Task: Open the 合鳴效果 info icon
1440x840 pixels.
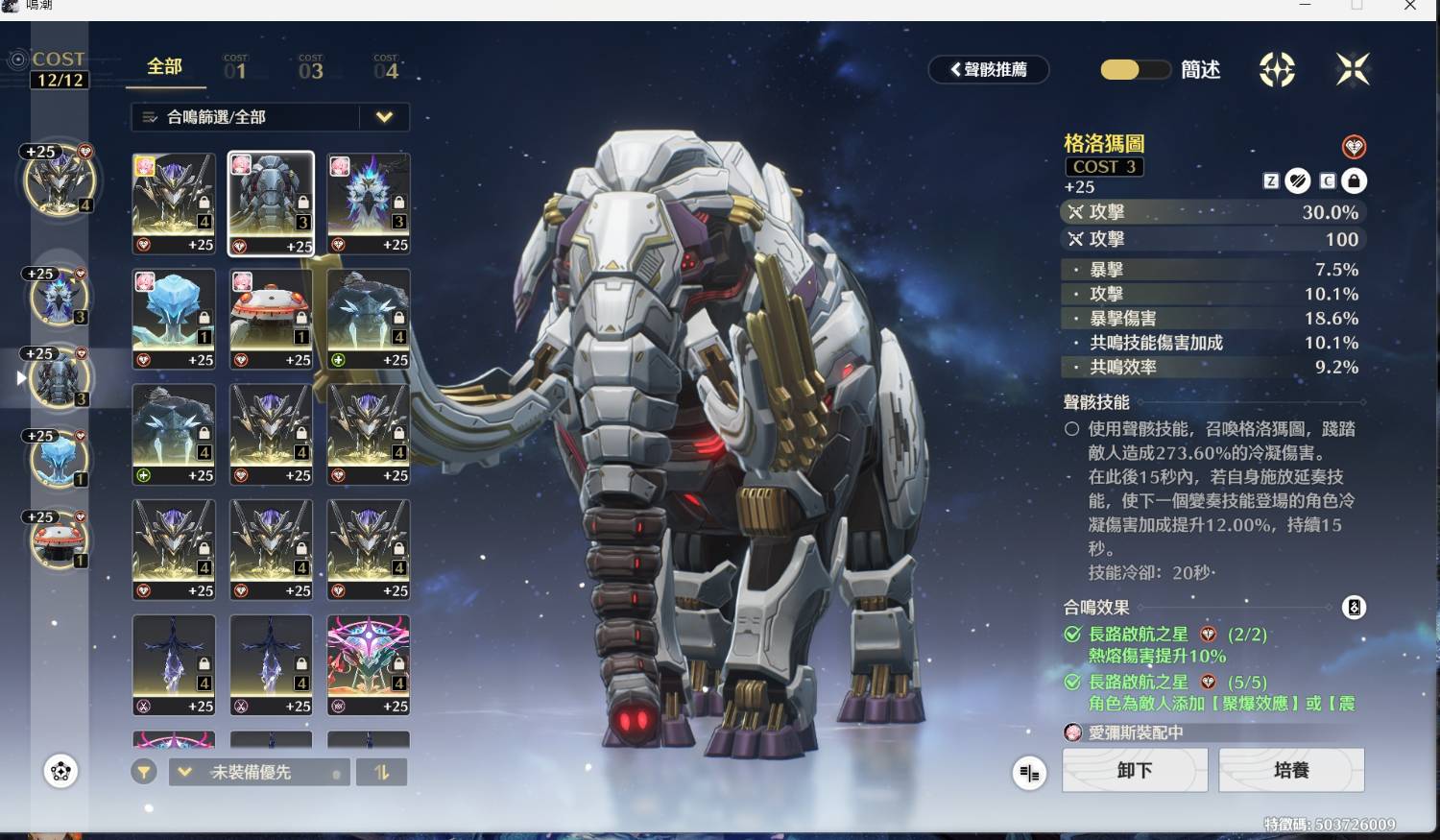Action: tap(1354, 608)
